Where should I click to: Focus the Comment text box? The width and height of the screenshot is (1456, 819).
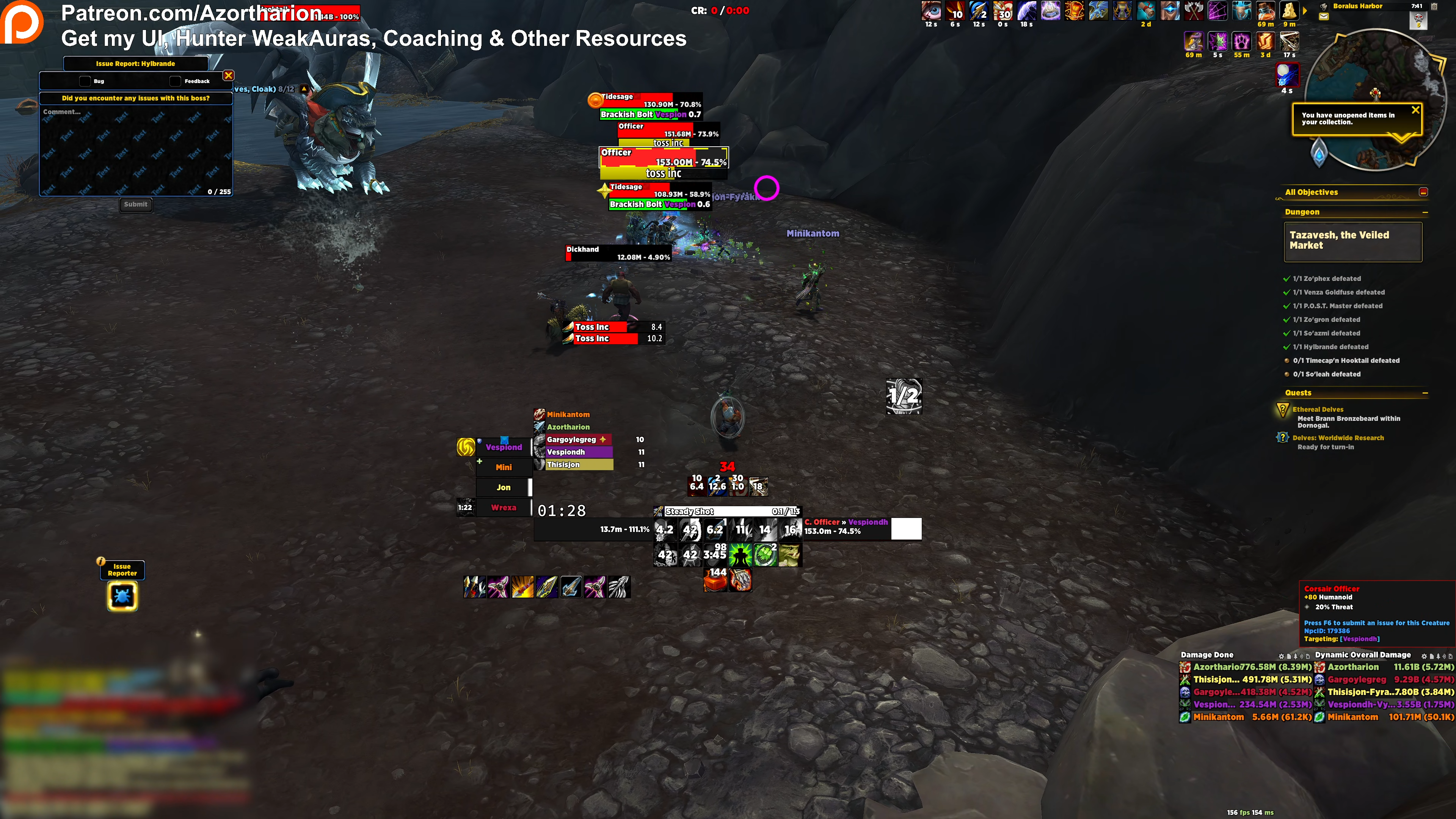coord(136,150)
